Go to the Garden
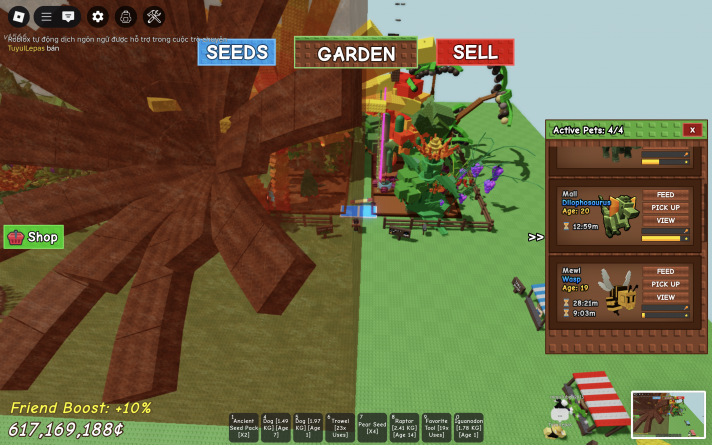 coord(356,54)
